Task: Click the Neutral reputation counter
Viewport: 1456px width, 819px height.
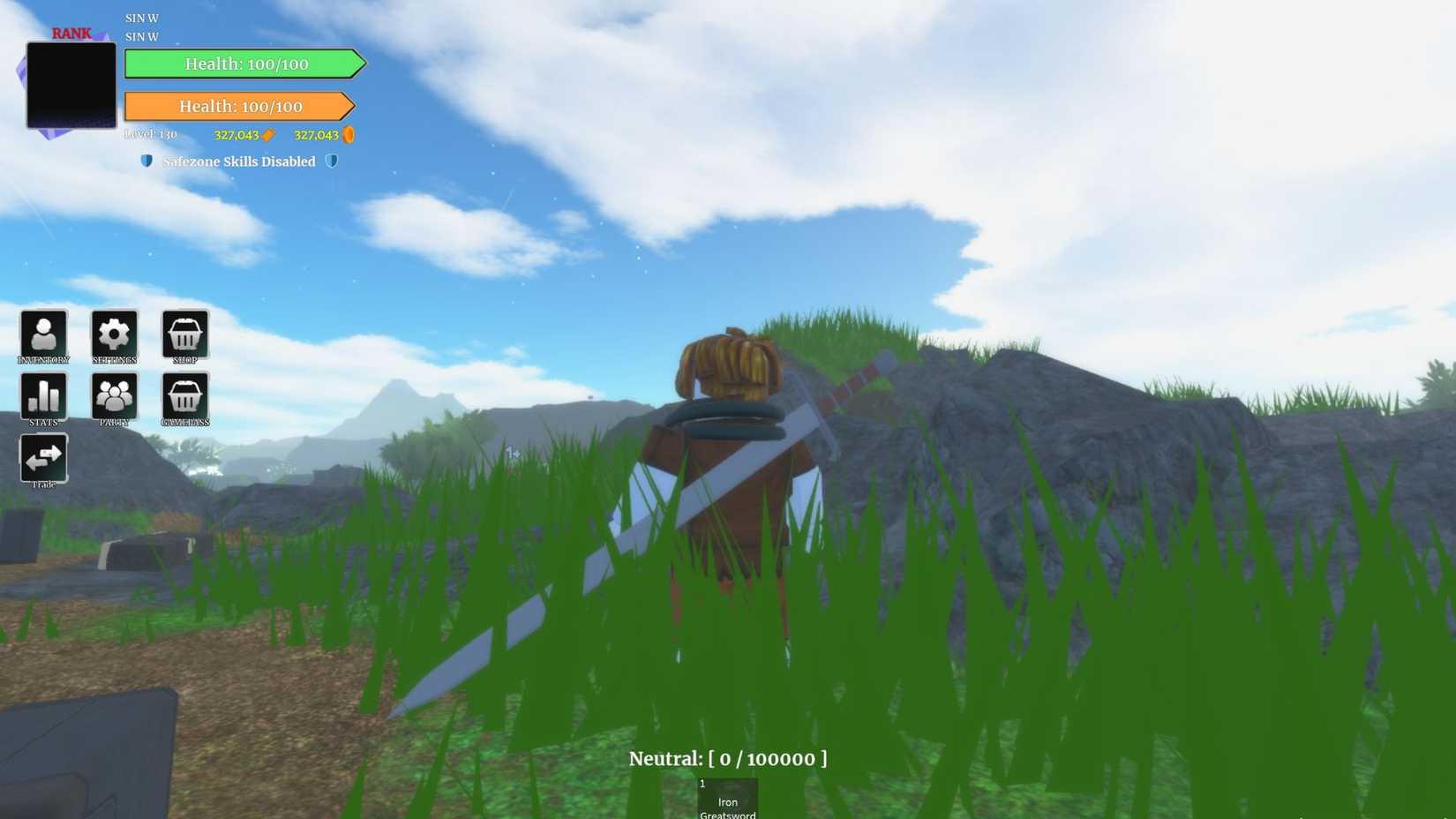Action: coord(727,758)
